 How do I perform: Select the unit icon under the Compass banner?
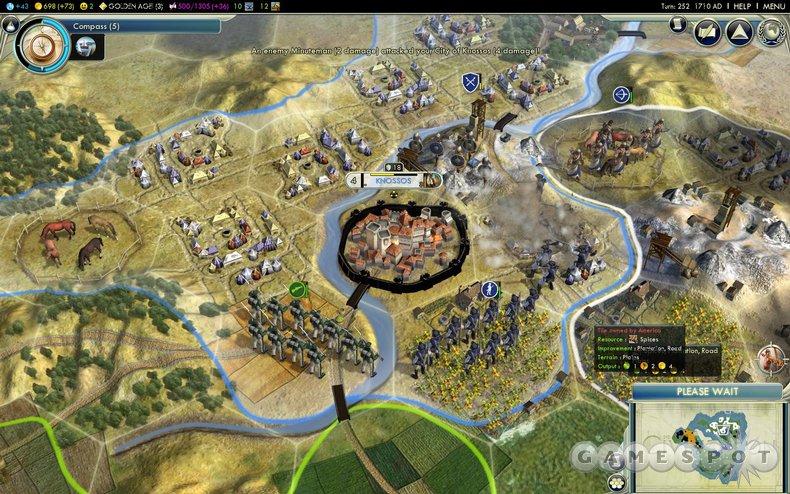[x=86, y=45]
